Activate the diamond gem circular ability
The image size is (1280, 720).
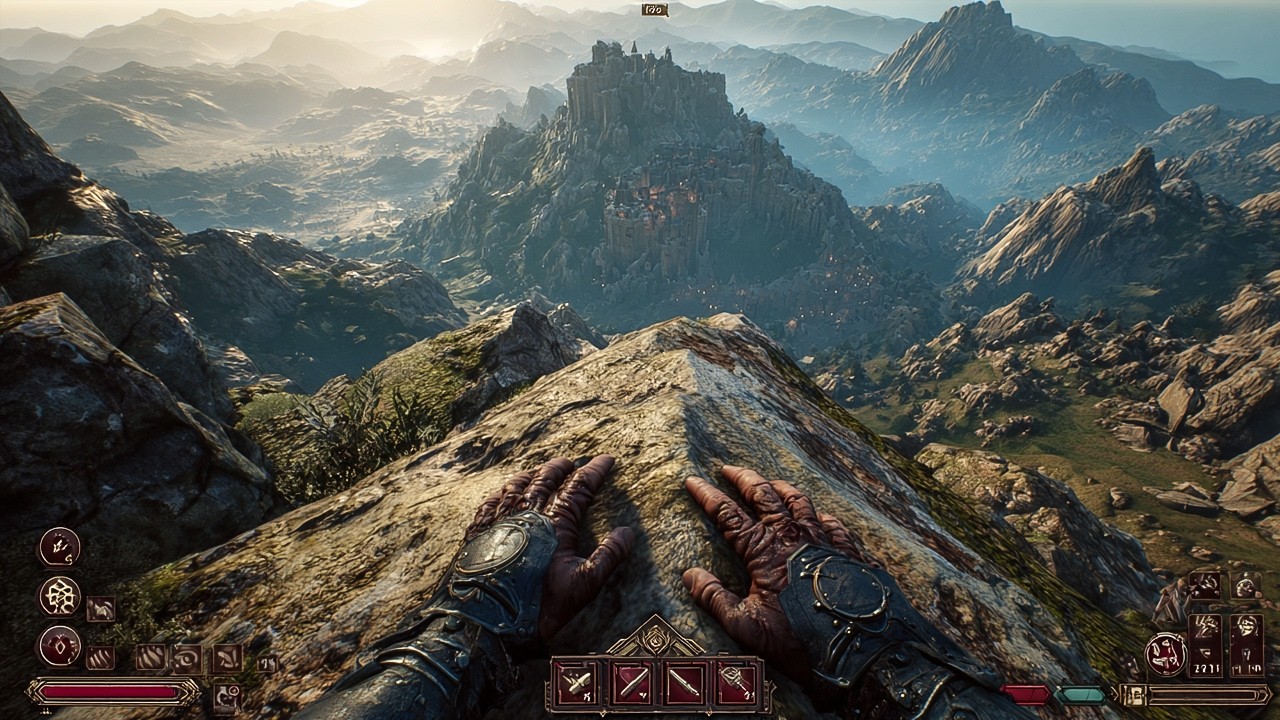(x=59, y=645)
